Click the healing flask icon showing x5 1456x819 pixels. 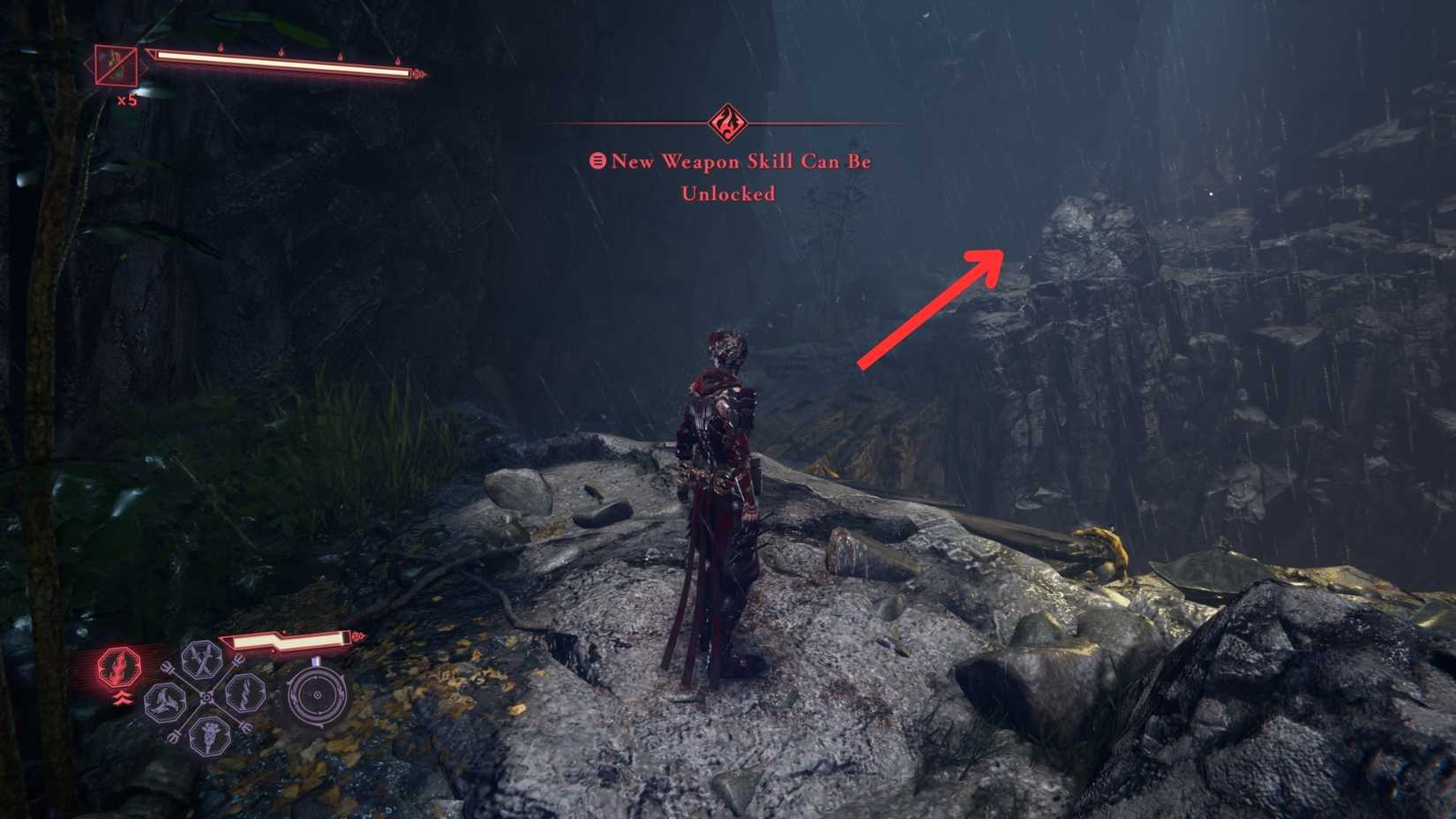tap(116, 67)
